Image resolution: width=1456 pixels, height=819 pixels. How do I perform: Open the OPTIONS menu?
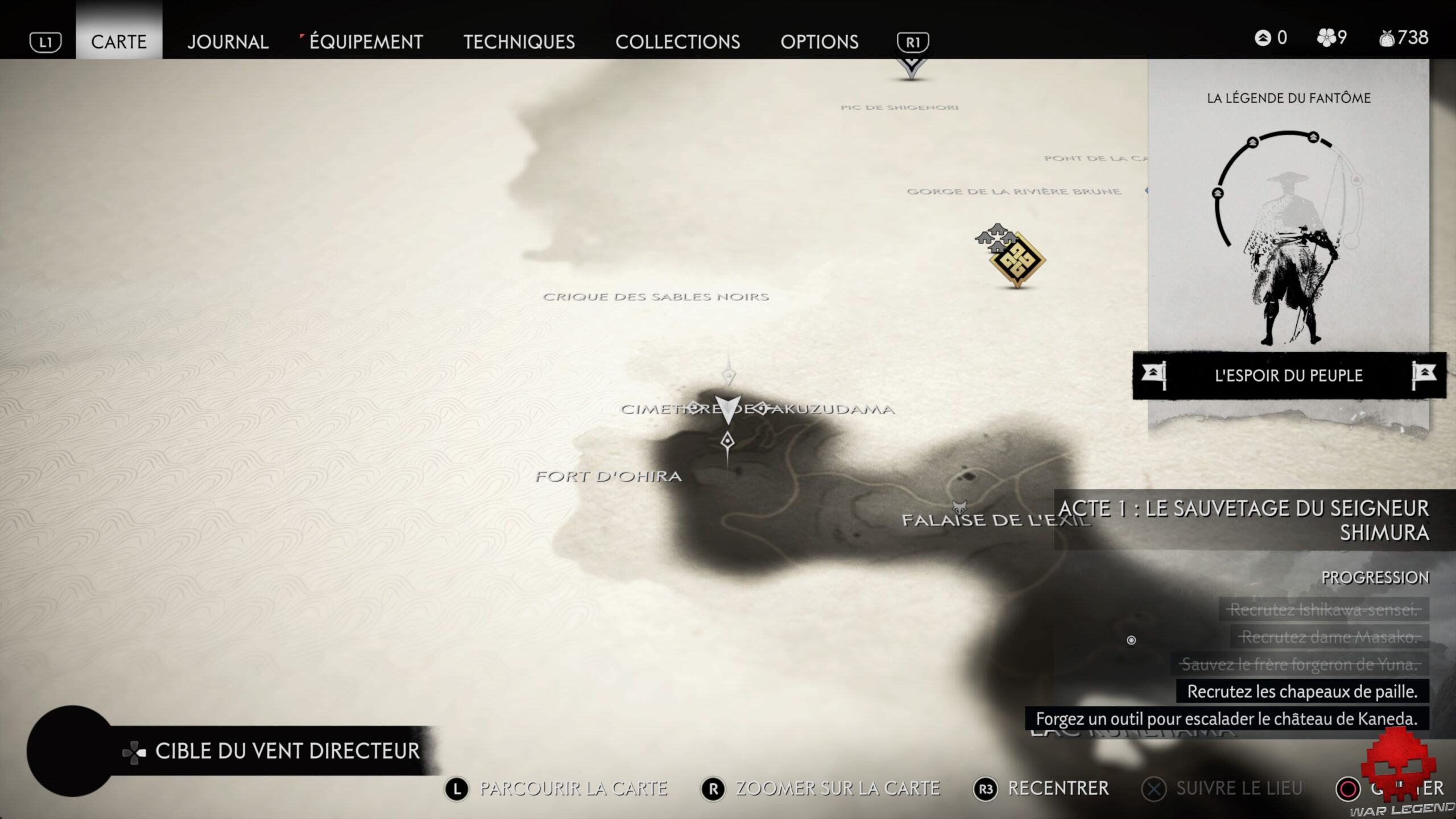point(820,42)
